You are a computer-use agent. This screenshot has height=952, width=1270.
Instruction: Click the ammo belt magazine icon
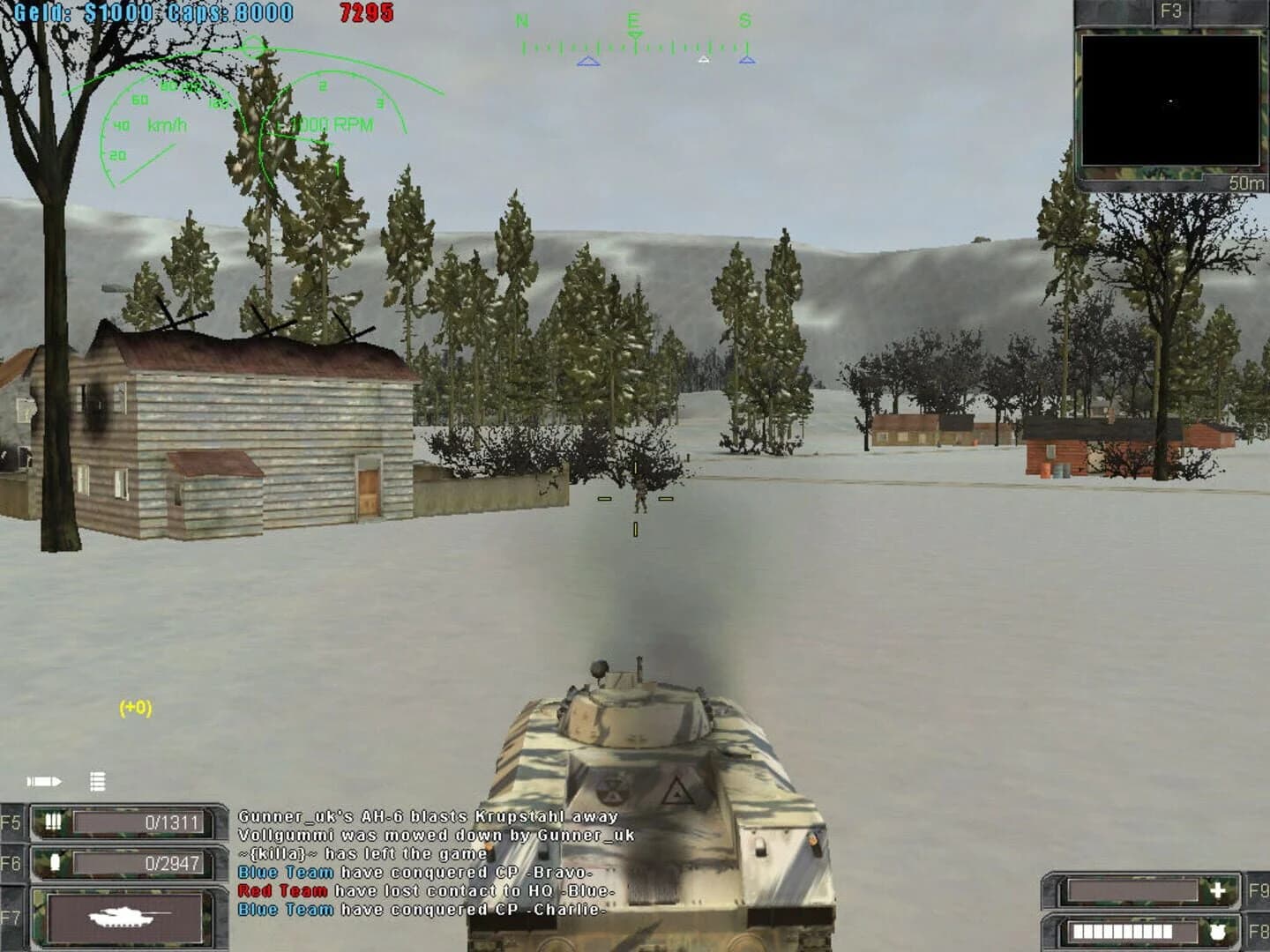[x=97, y=780]
